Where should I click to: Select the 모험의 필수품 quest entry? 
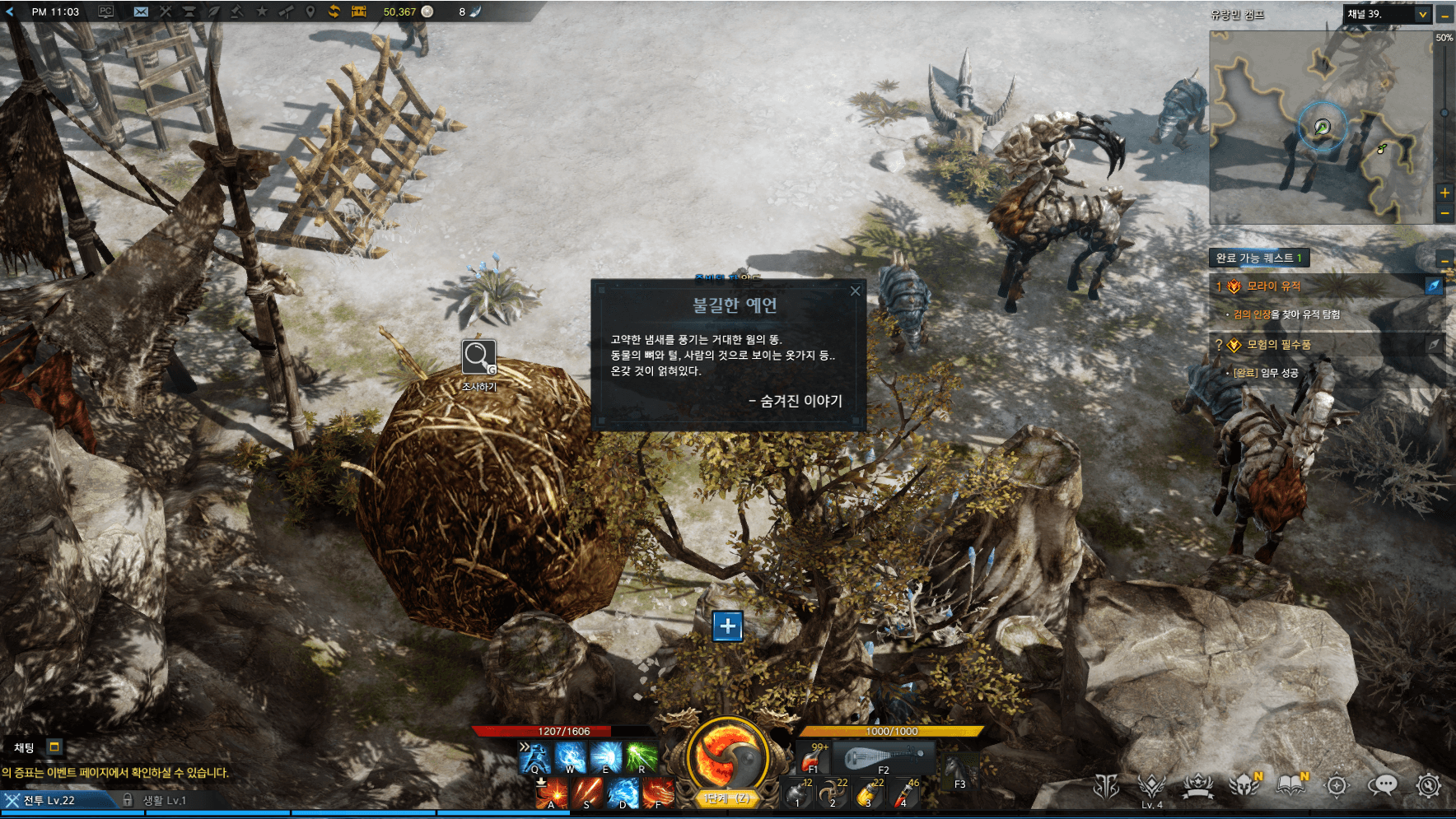tap(1278, 345)
